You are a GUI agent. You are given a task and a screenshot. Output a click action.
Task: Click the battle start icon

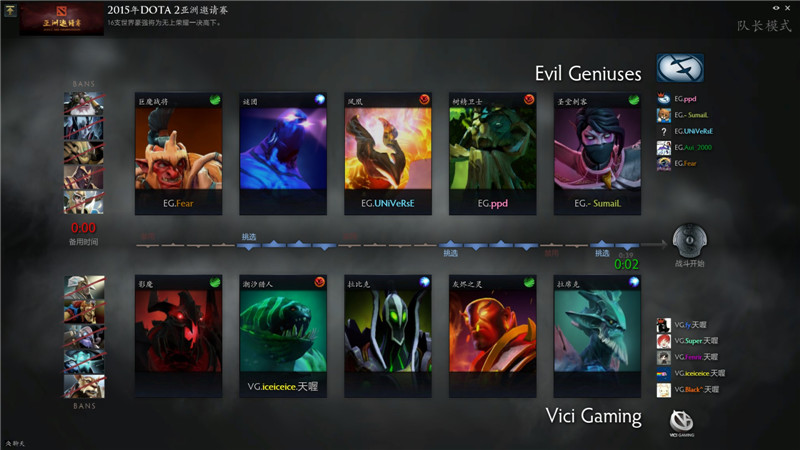tap(689, 242)
